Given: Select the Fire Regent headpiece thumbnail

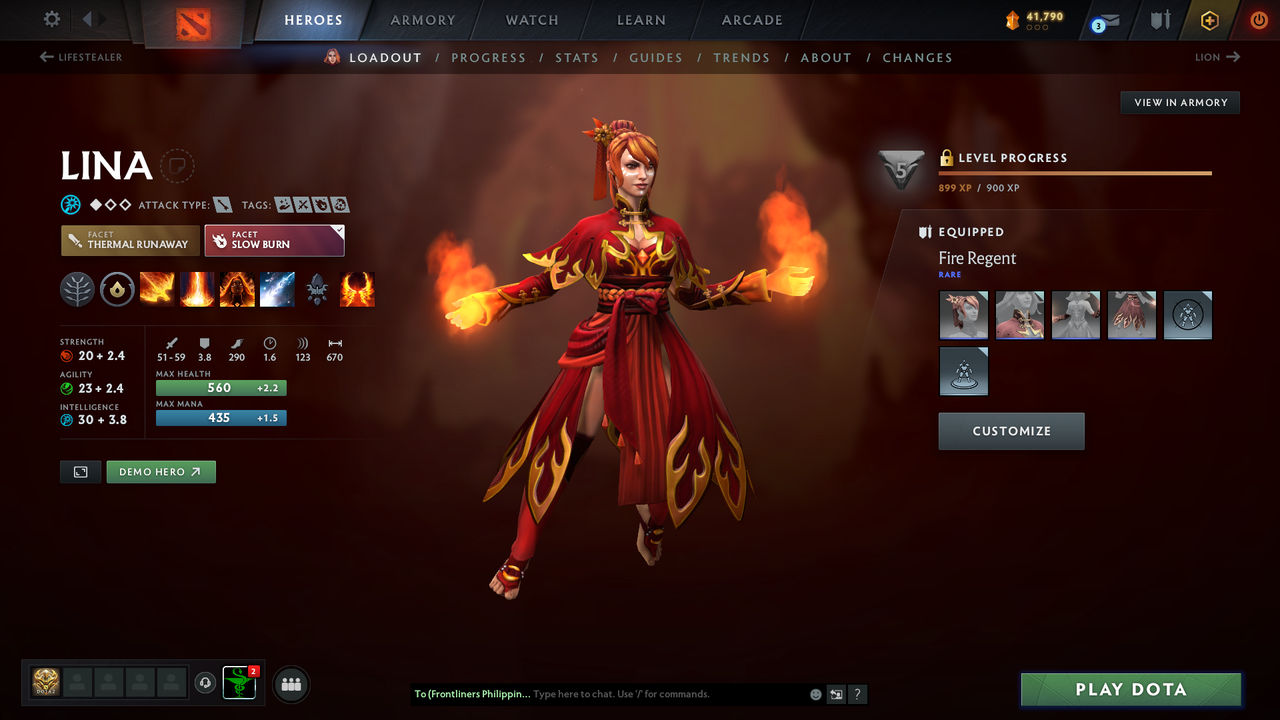Looking at the screenshot, I should [963, 315].
